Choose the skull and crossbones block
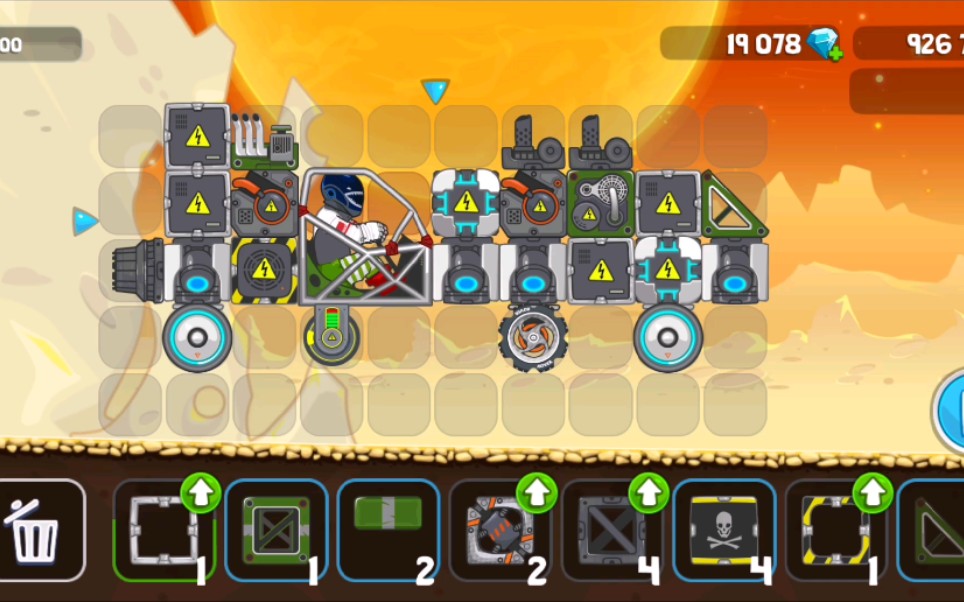The width and height of the screenshot is (964, 602). pyautogui.click(x=724, y=530)
